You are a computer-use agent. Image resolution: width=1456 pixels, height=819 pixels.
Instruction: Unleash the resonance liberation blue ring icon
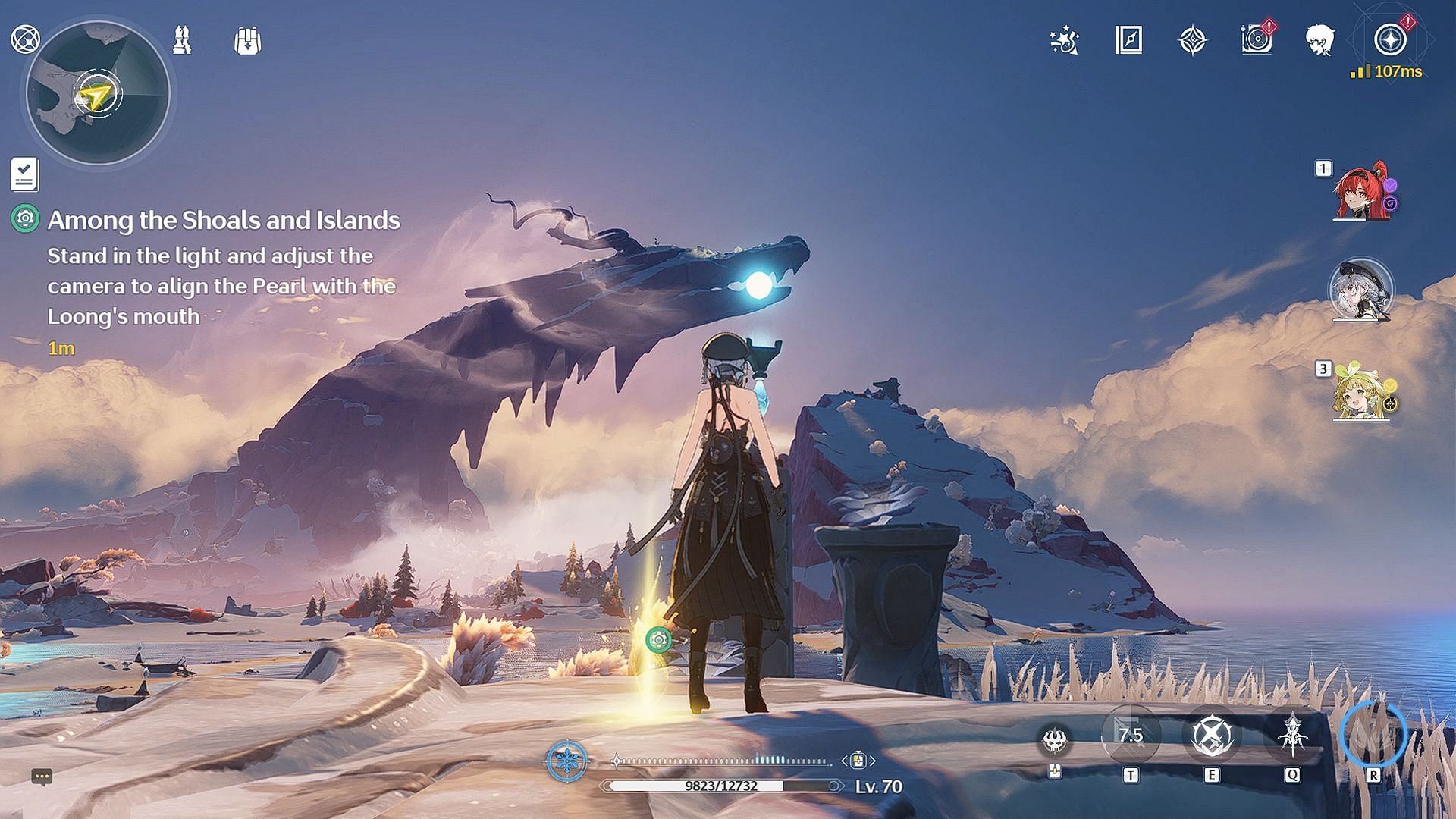tap(1373, 735)
